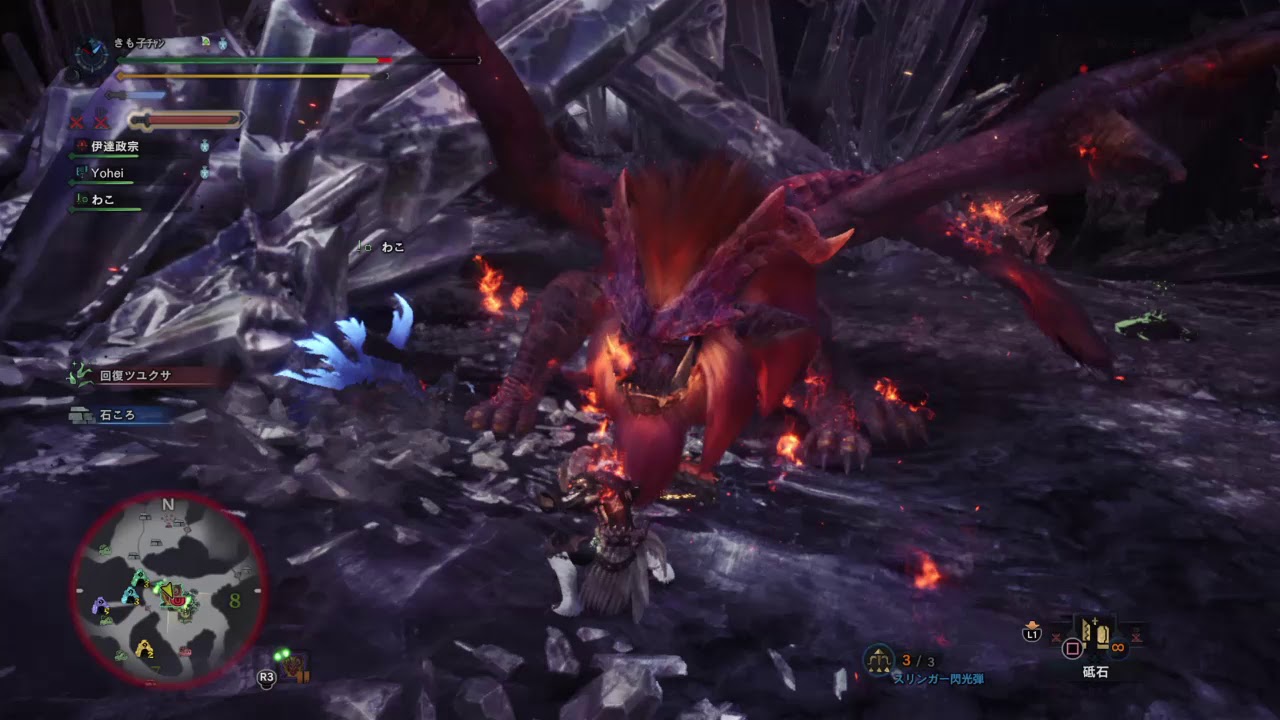Select わこ in the party list

point(102,201)
